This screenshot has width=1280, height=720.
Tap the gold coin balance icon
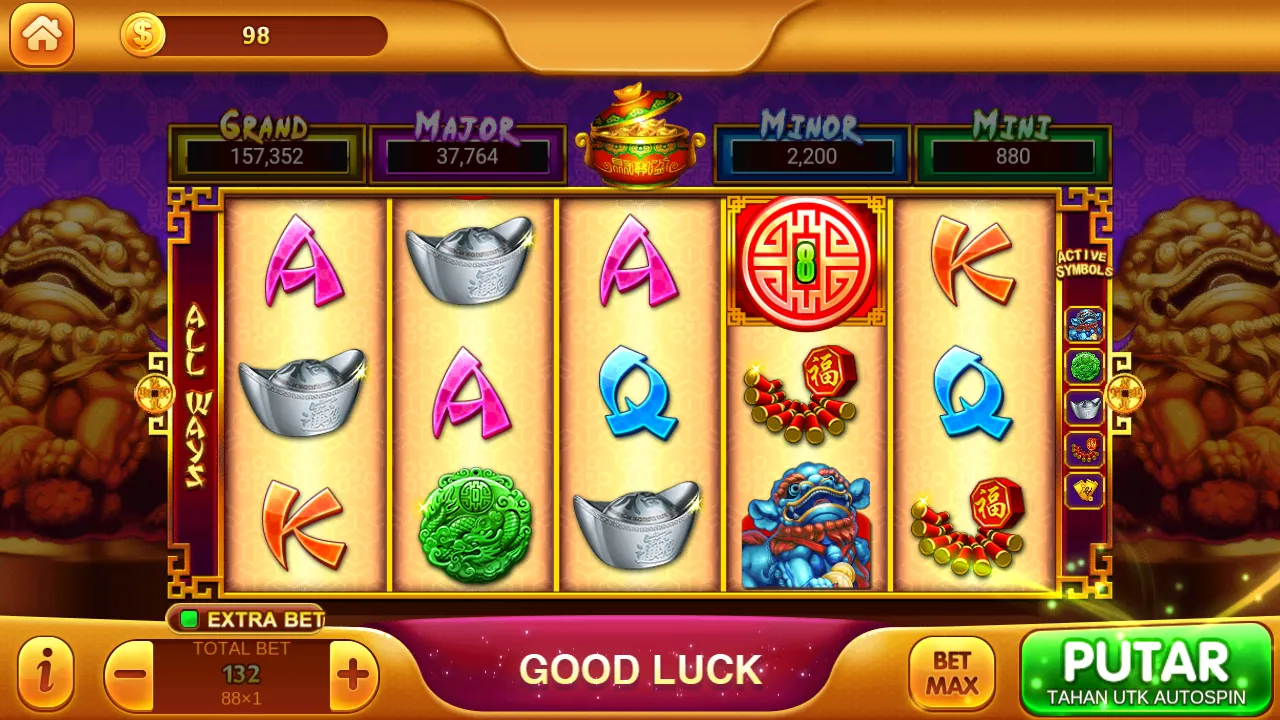(143, 36)
